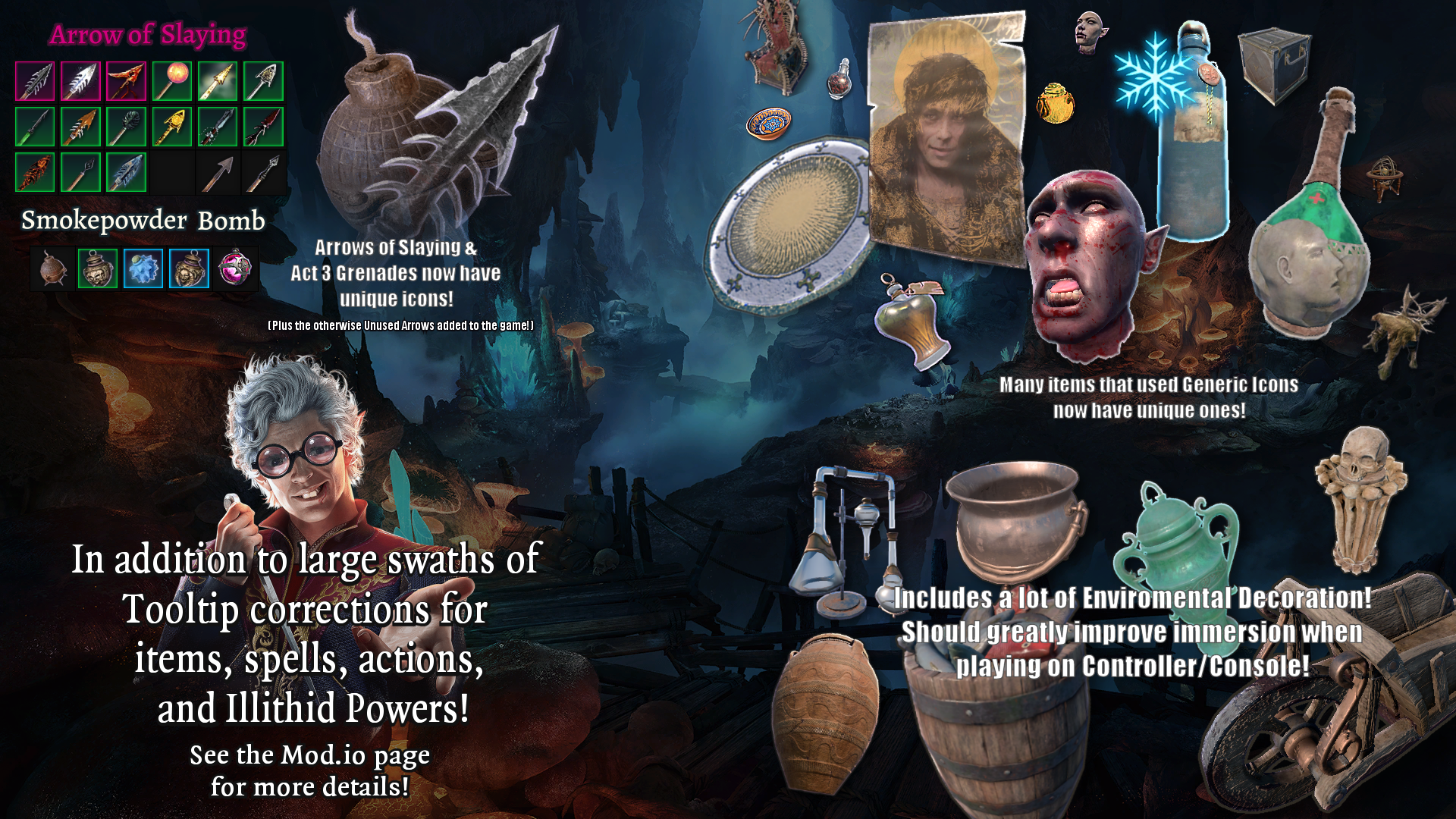Select the pink-bordered silver barbed Arrow of Slaying icon

[81, 81]
